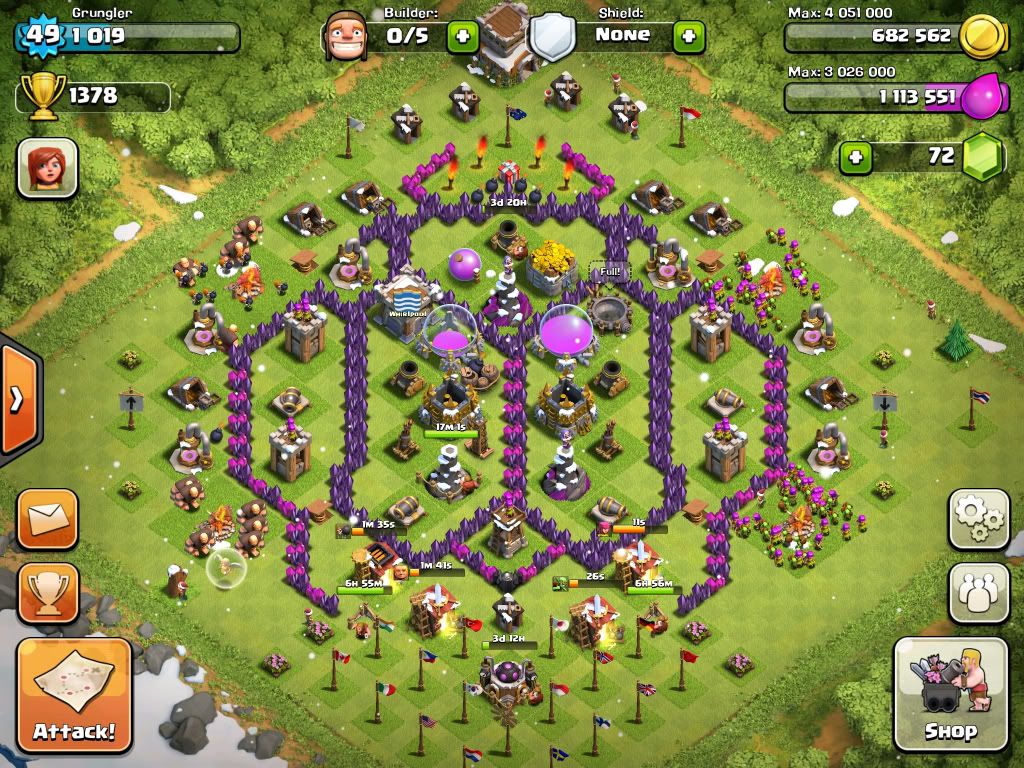
Task: Open the Attack map
Action: point(74,696)
